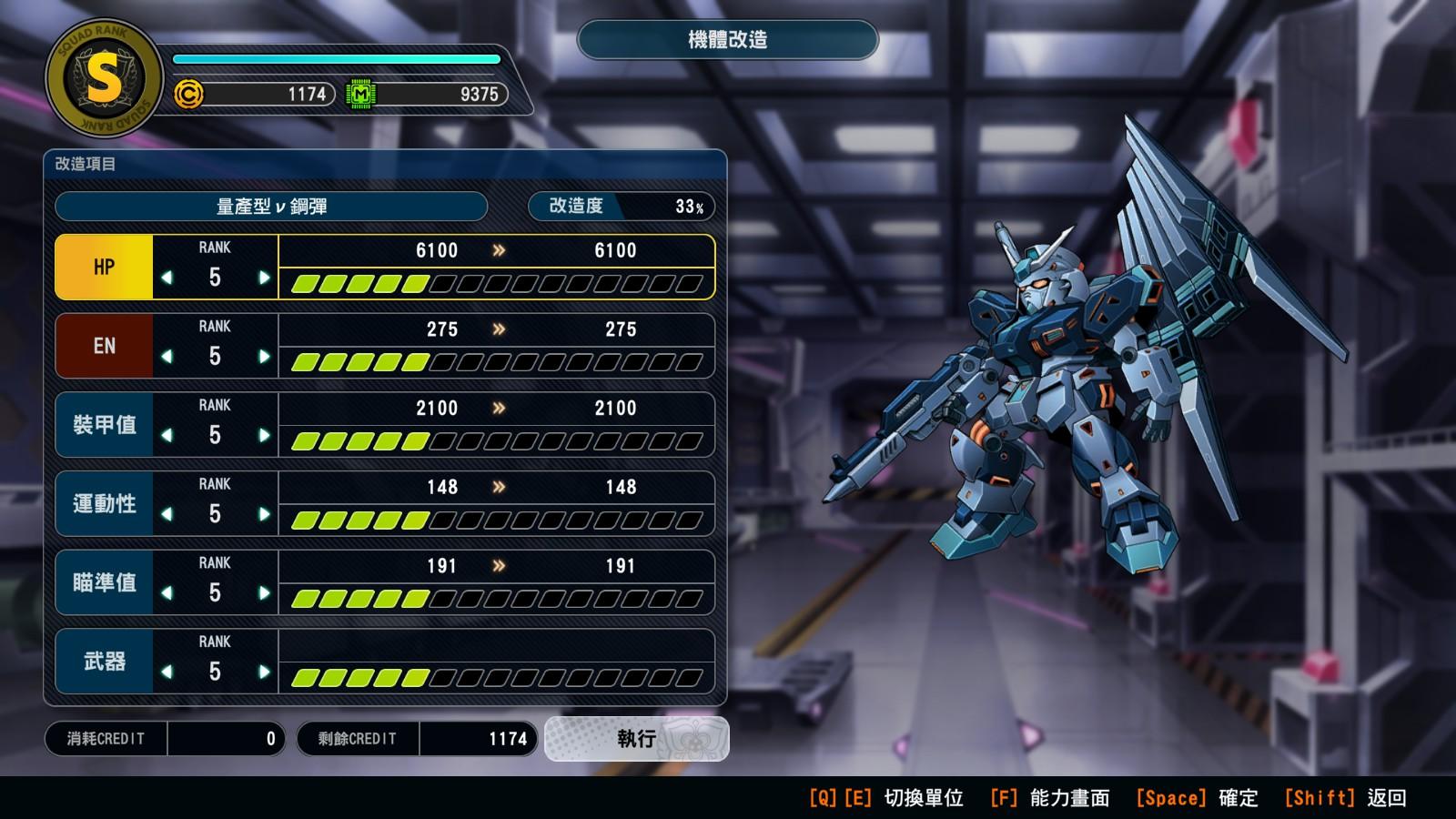
Task: Increase 瞄準值 rank with right arrow
Action: [264, 593]
